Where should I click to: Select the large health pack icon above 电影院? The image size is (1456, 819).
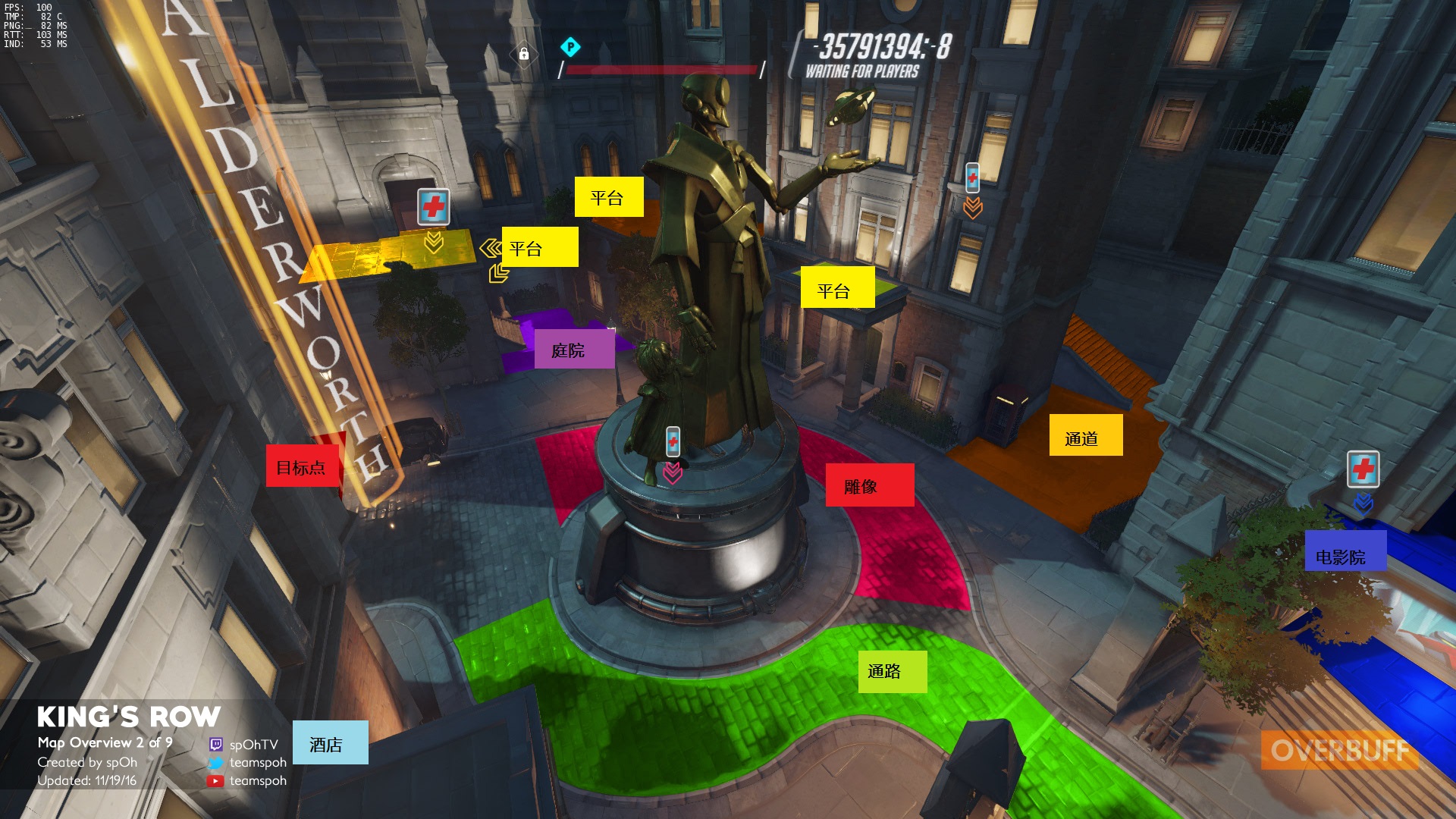coord(1363,469)
